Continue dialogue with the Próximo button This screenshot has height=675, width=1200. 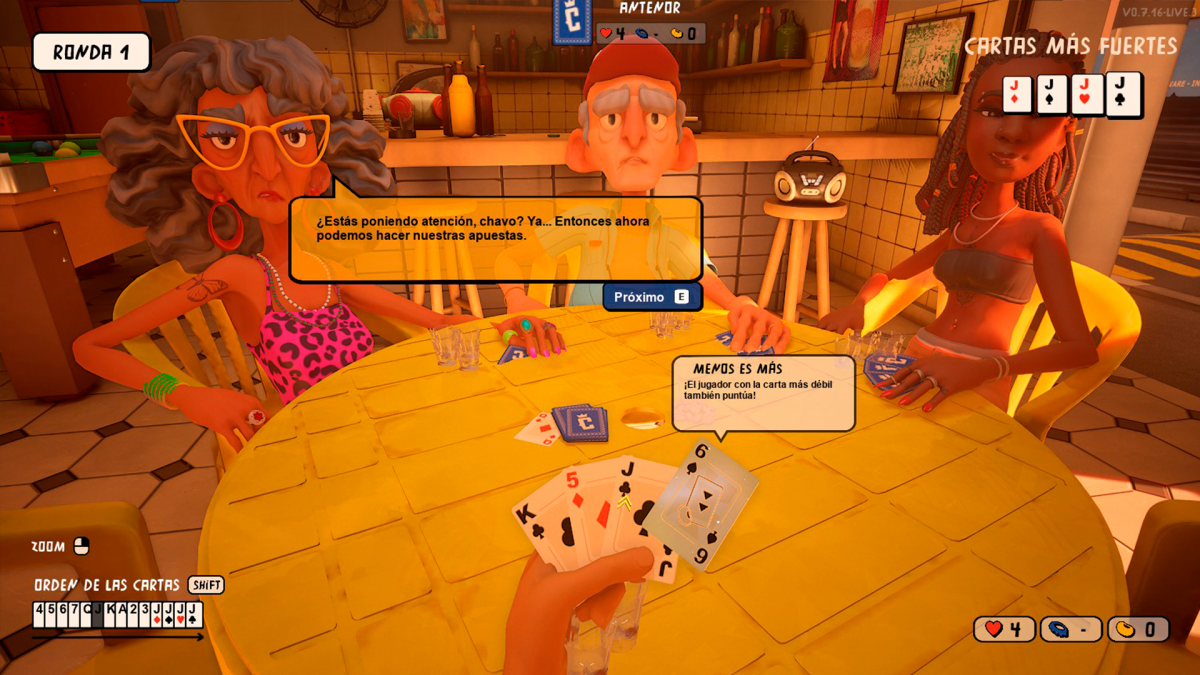click(651, 297)
